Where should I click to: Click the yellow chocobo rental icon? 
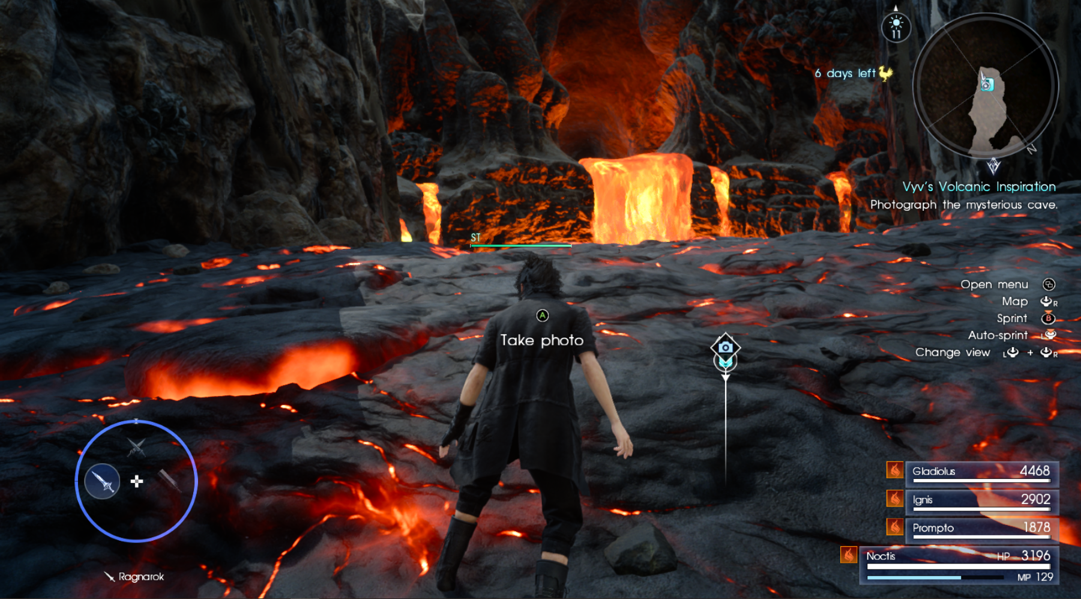pyautogui.click(x=885, y=73)
